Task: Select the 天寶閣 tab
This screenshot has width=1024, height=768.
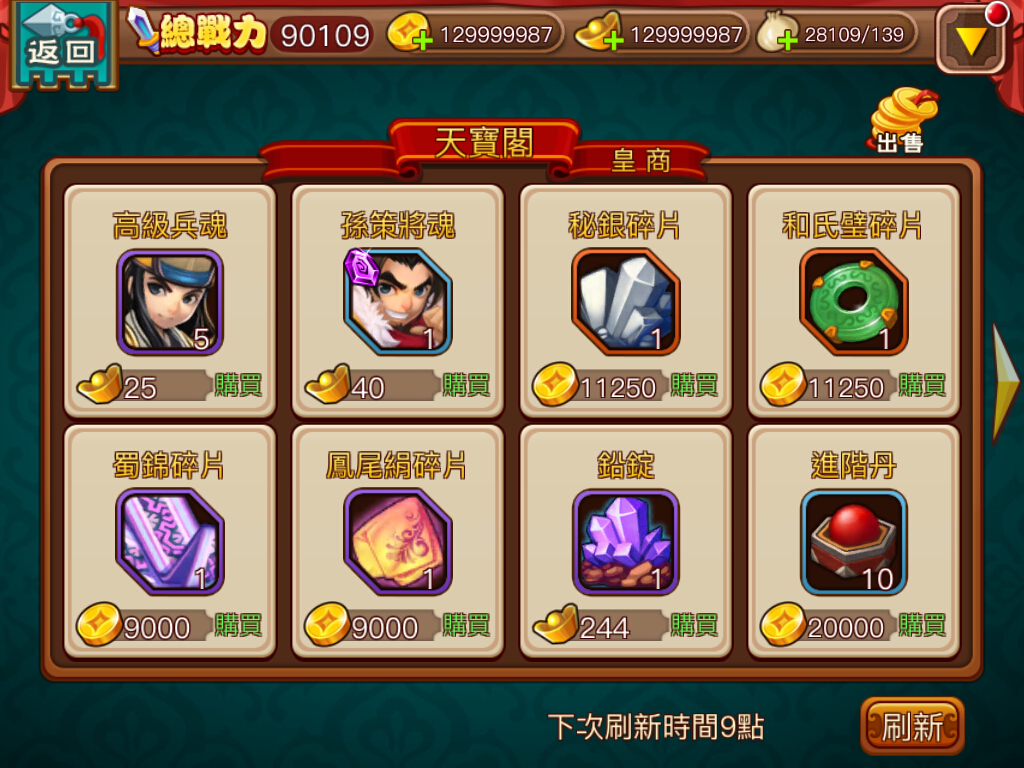Action: click(x=484, y=144)
